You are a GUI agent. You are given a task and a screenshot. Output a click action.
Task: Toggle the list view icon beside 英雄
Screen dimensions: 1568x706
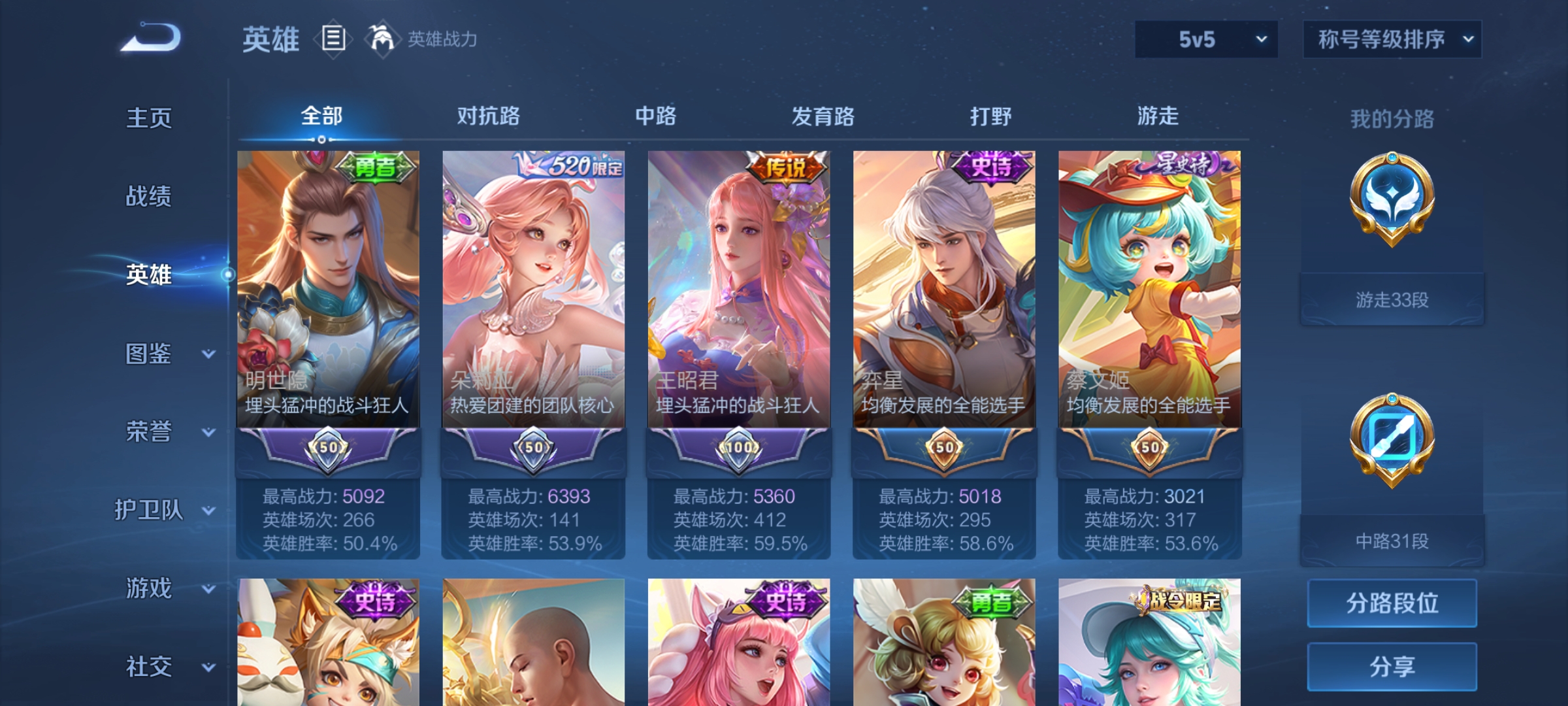tap(333, 39)
